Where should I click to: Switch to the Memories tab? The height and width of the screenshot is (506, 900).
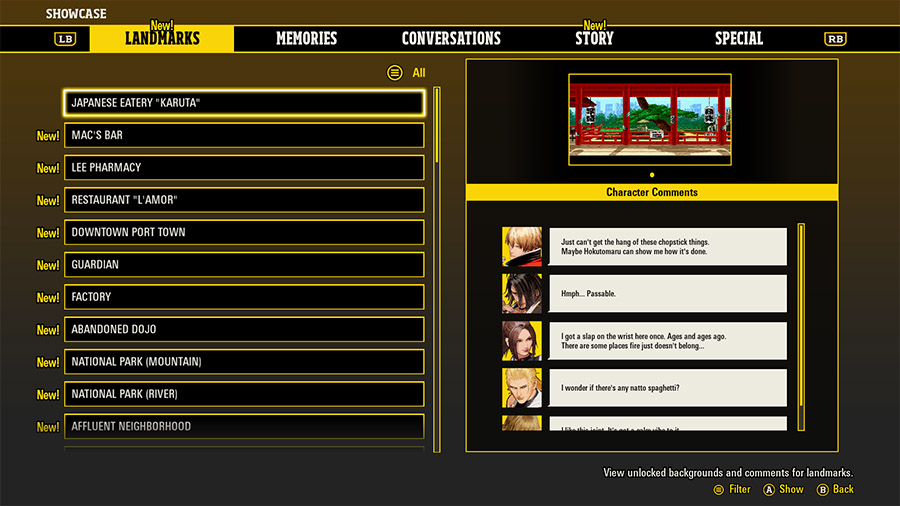click(306, 39)
